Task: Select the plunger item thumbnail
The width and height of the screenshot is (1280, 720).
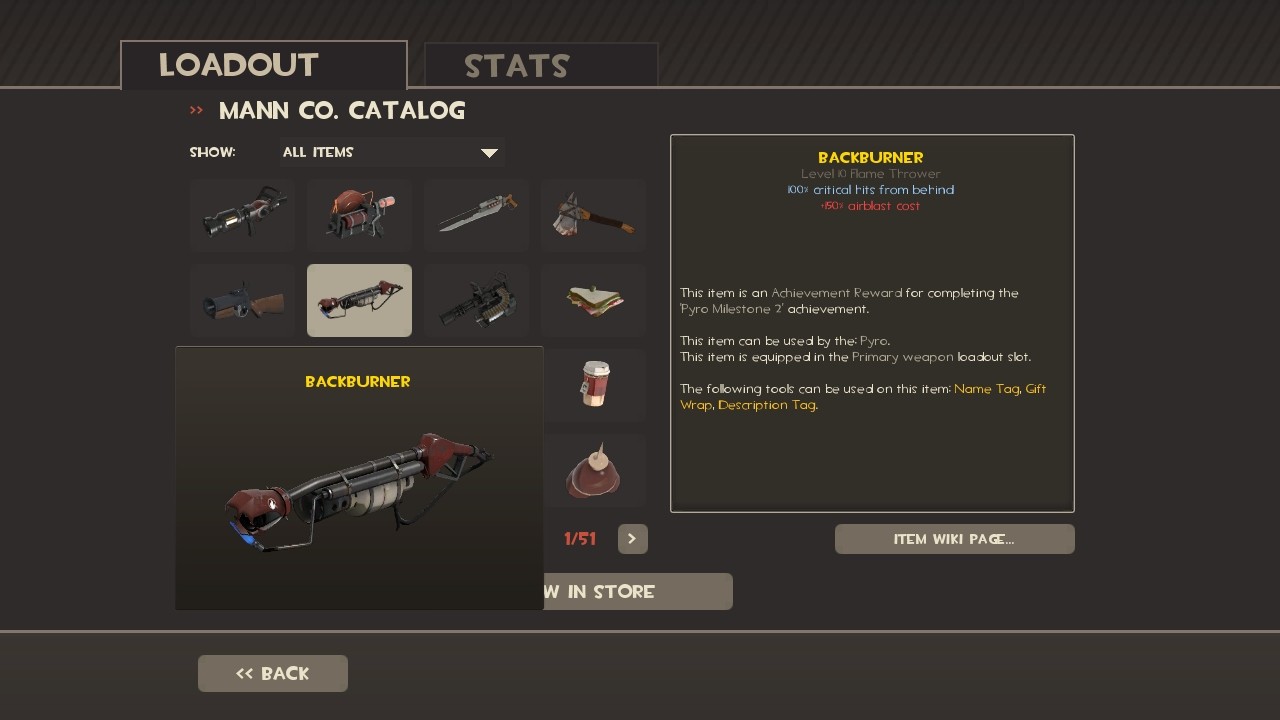Action: tap(594, 470)
